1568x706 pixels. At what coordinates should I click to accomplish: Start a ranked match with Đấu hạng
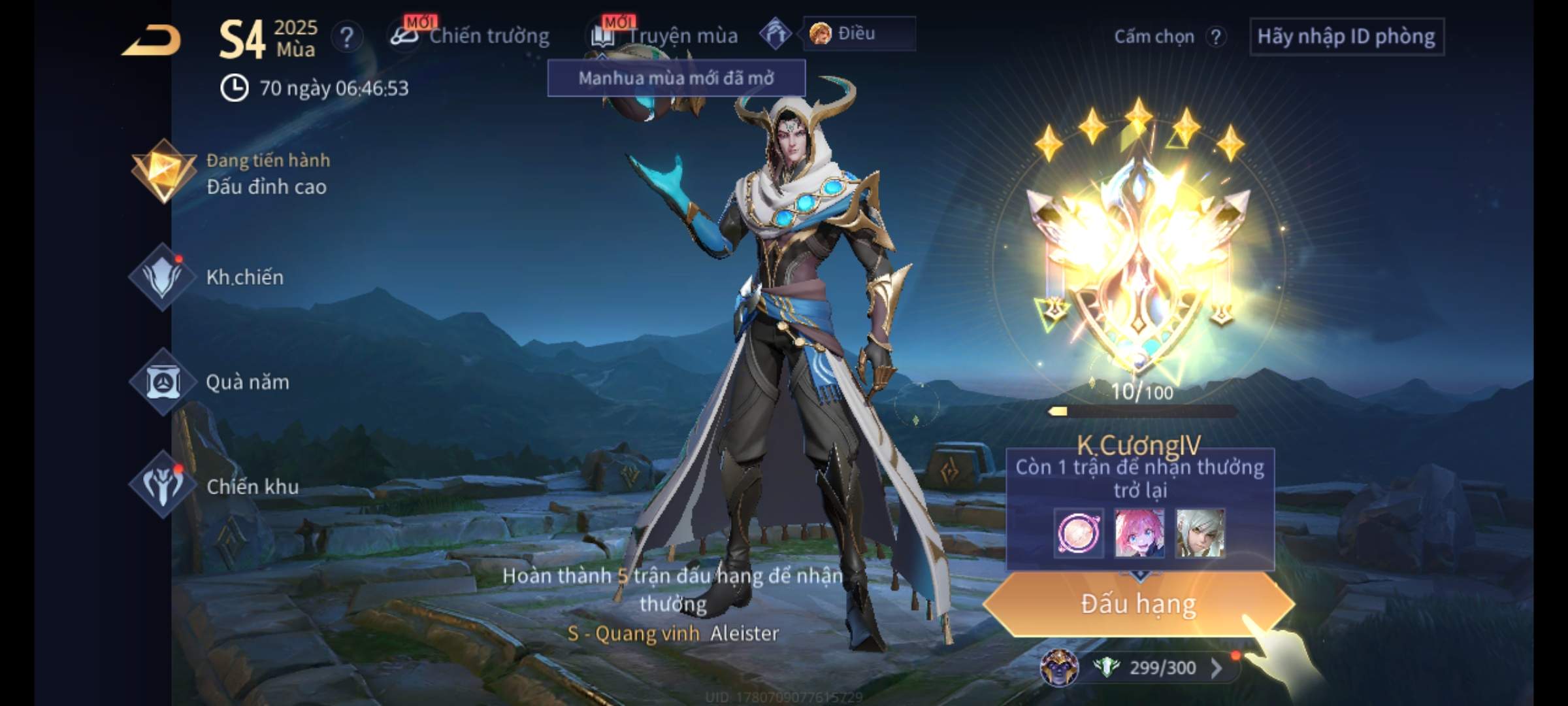coord(1139,604)
